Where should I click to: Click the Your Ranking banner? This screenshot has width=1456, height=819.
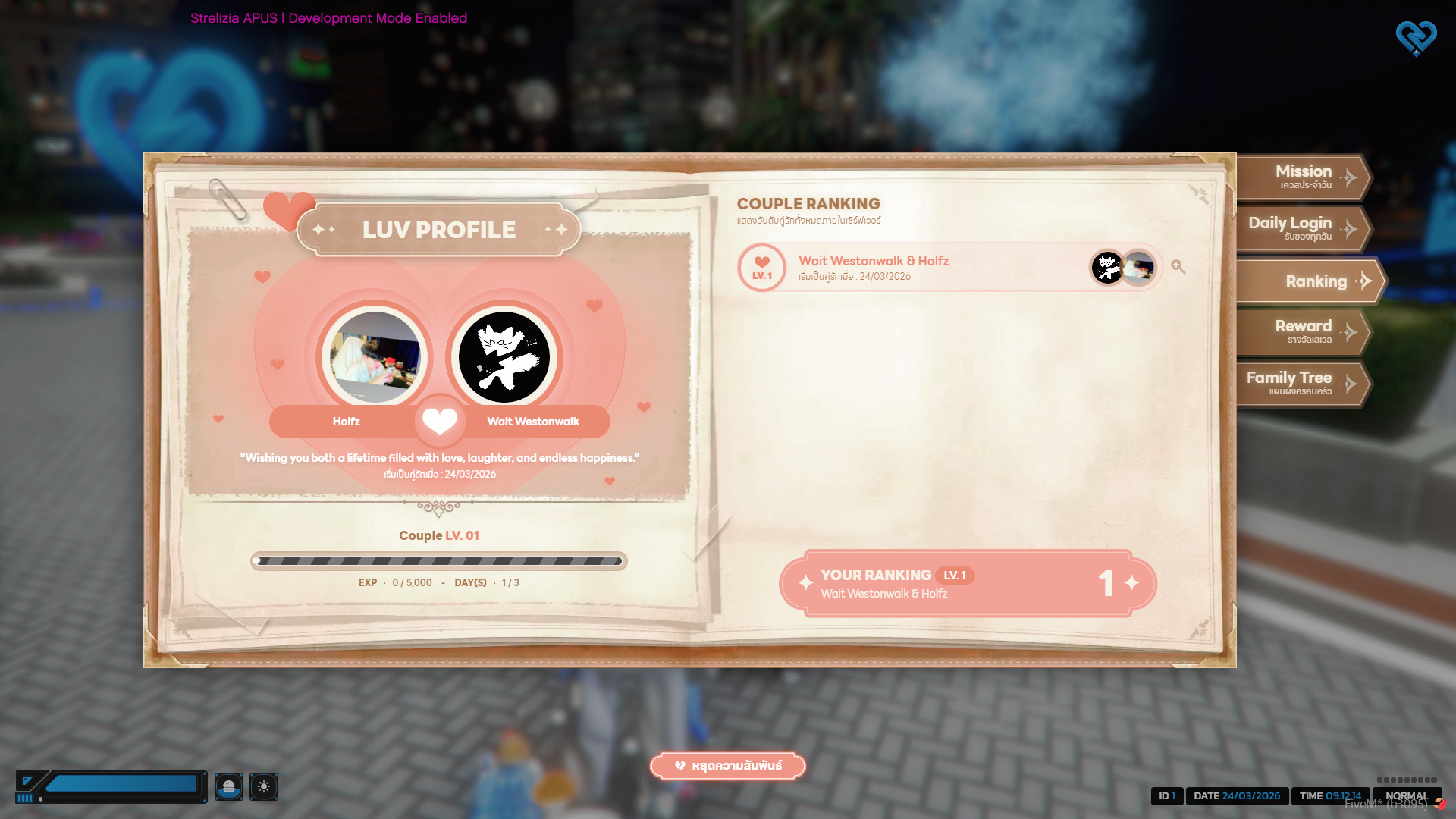[x=968, y=583]
